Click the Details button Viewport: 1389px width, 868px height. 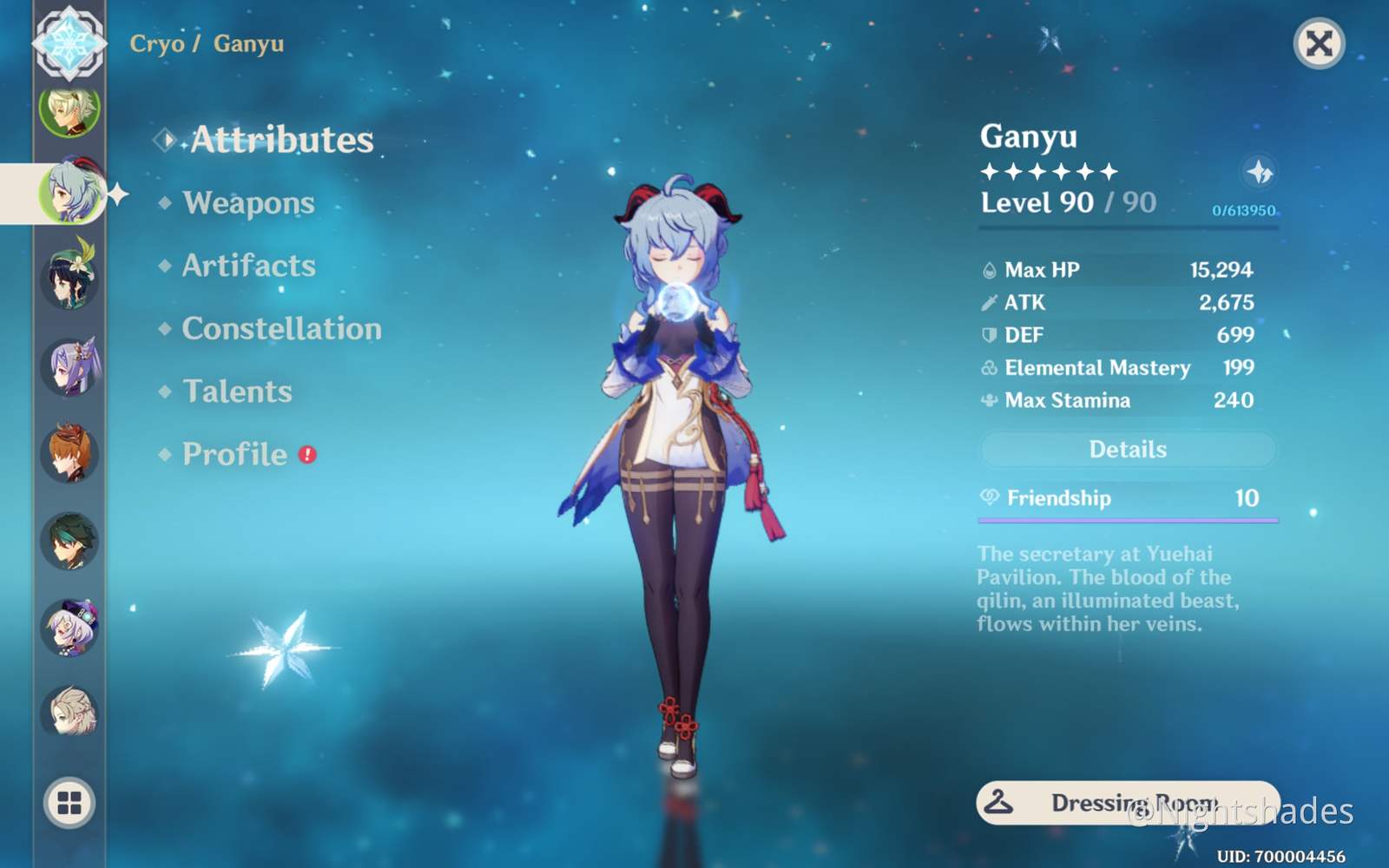tap(1128, 449)
